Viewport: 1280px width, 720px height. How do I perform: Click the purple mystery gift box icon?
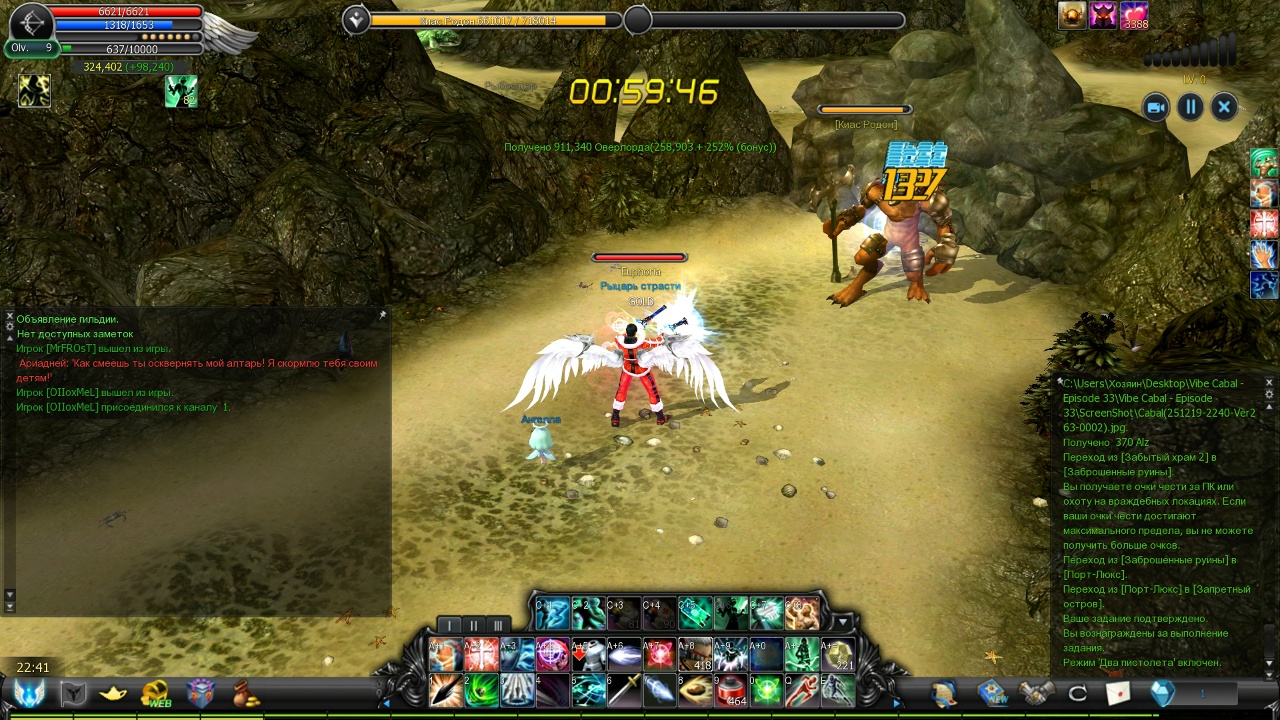click(x=201, y=693)
